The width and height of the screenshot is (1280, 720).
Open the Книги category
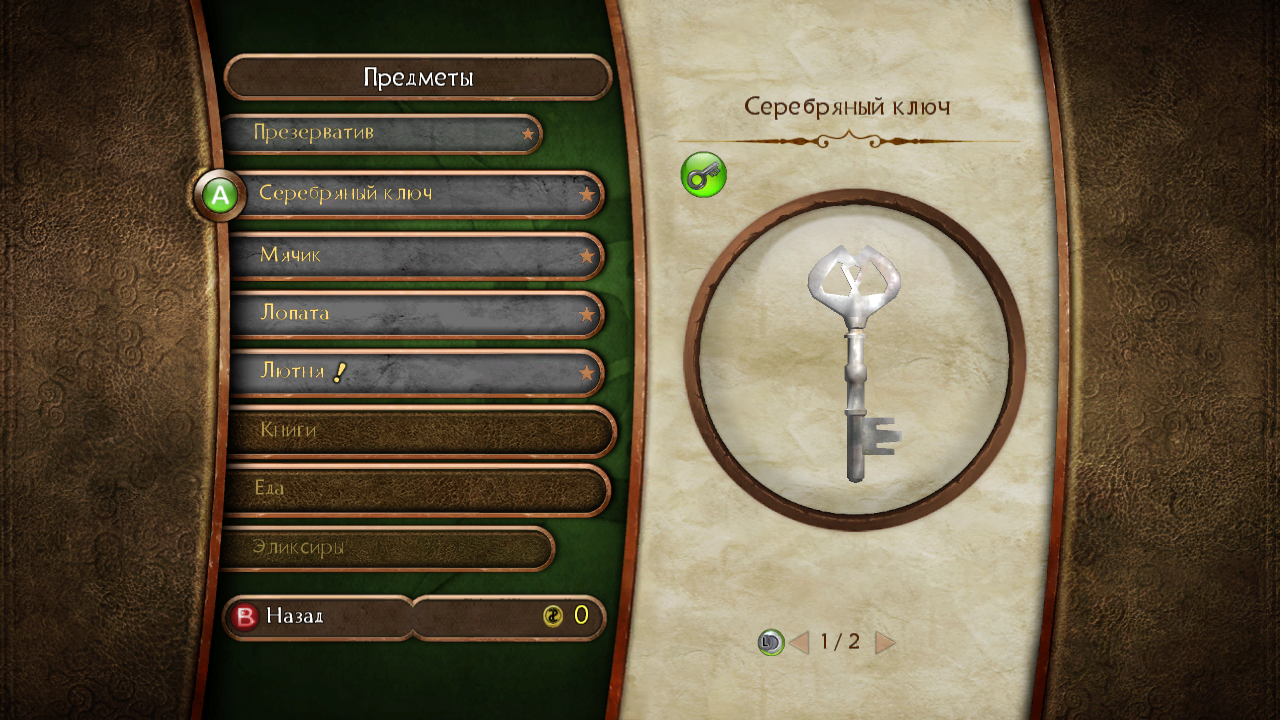(x=420, y=431)
